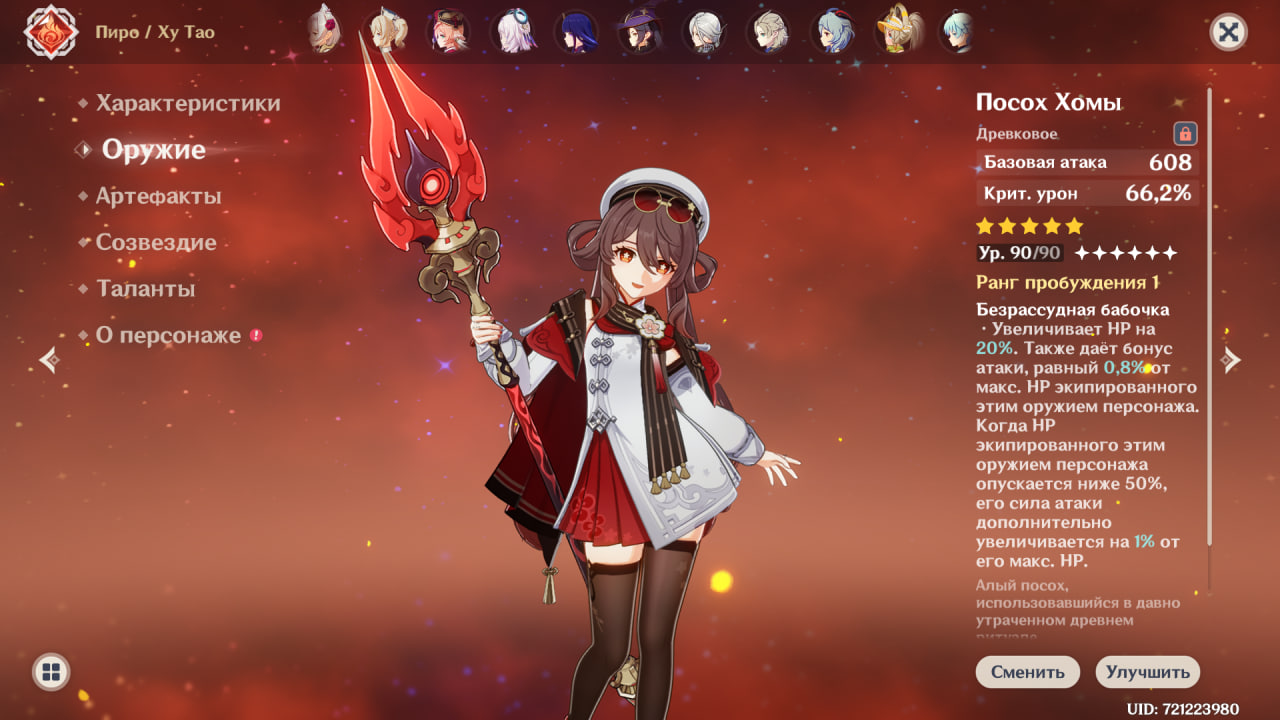Select Ganyu's blue-haired portrait

(831, 31)
